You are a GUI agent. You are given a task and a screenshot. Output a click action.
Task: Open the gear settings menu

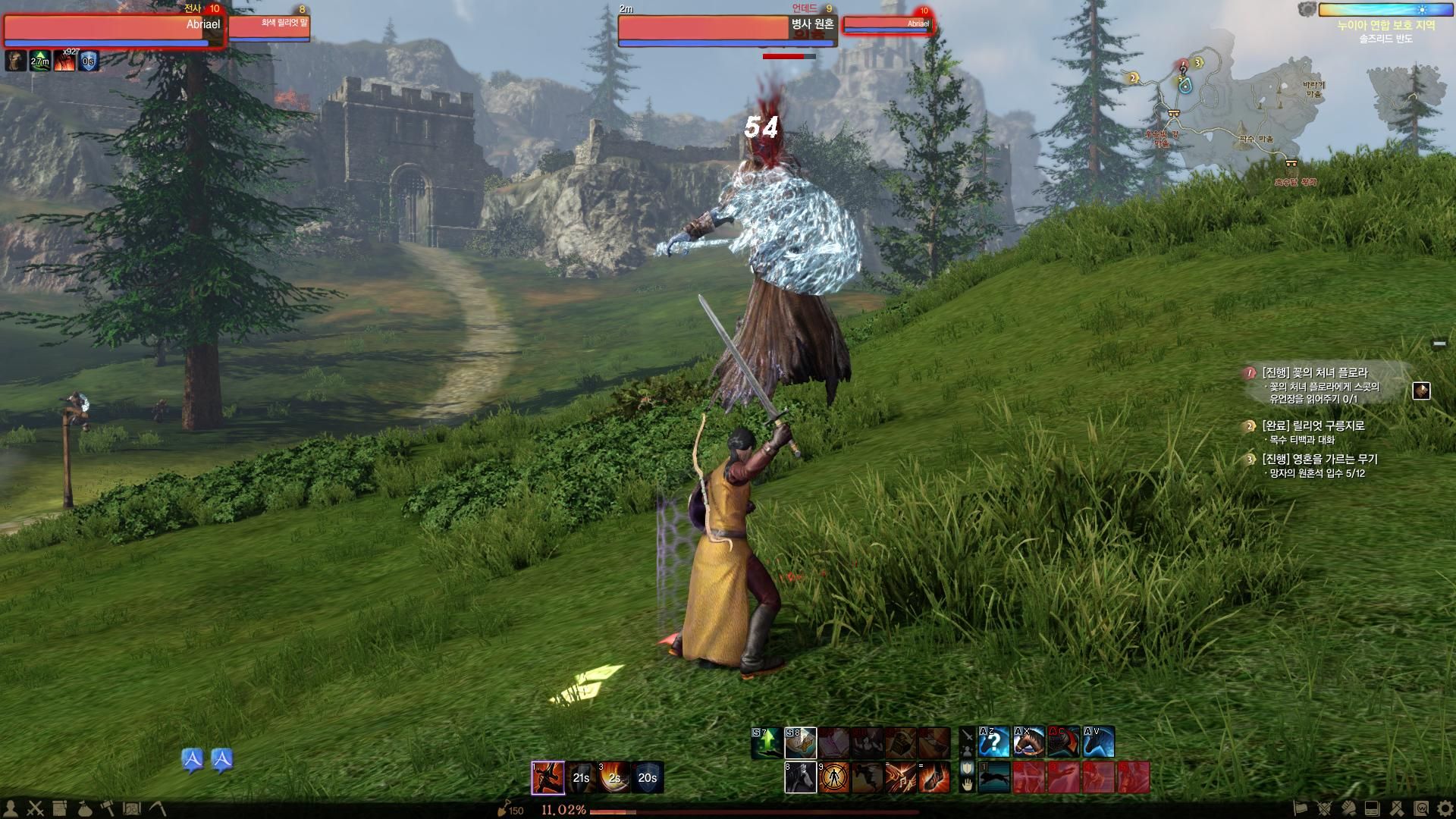tap(1444, 808)
